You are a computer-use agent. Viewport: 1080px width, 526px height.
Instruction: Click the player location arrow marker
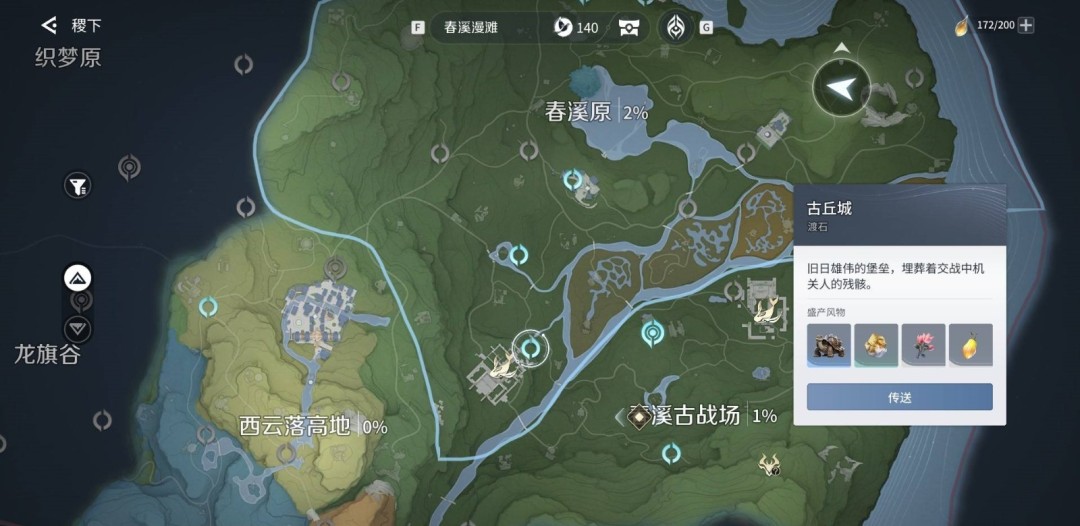(841, 89)
